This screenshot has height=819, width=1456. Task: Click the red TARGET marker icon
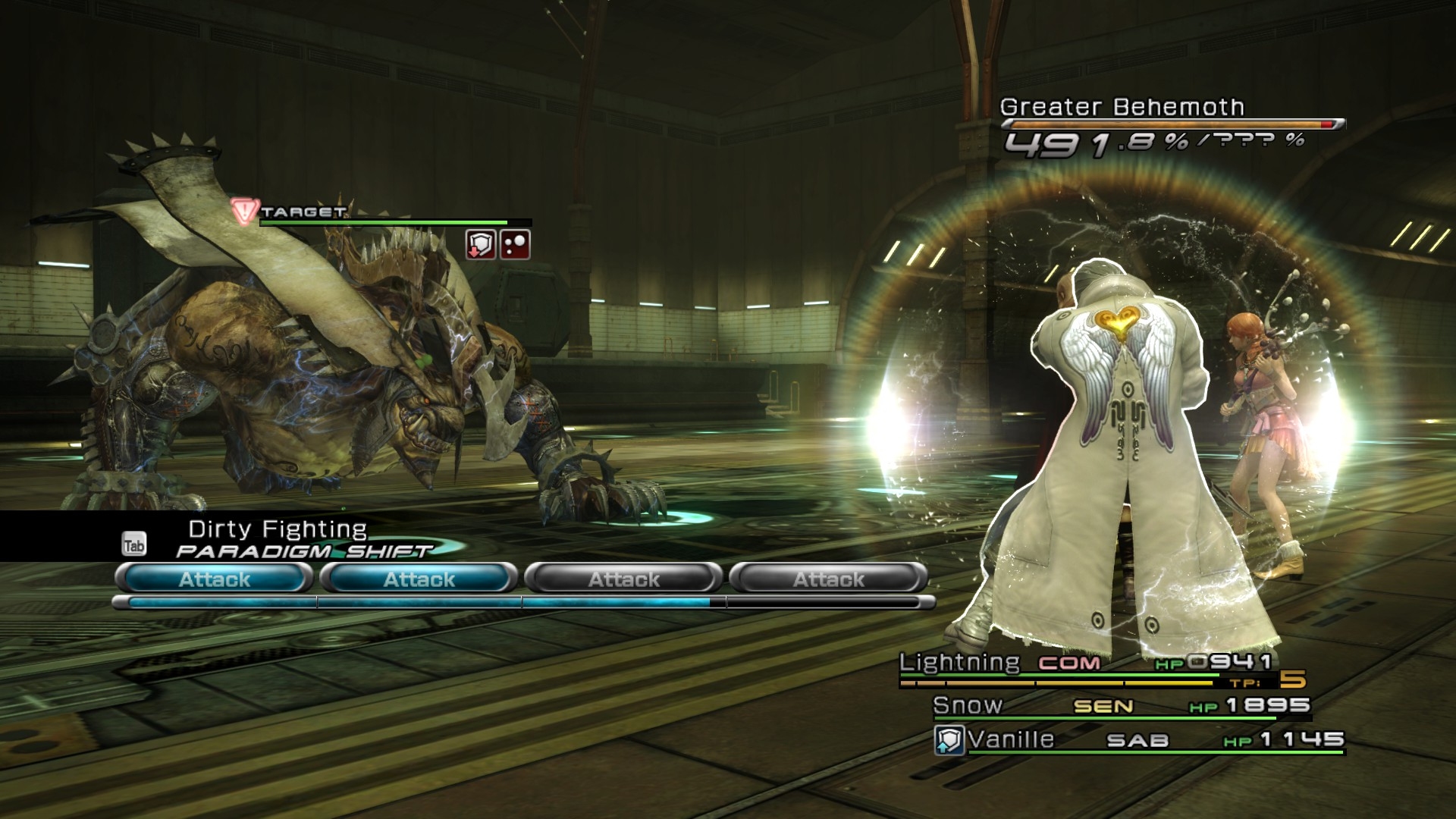[244, 211]
